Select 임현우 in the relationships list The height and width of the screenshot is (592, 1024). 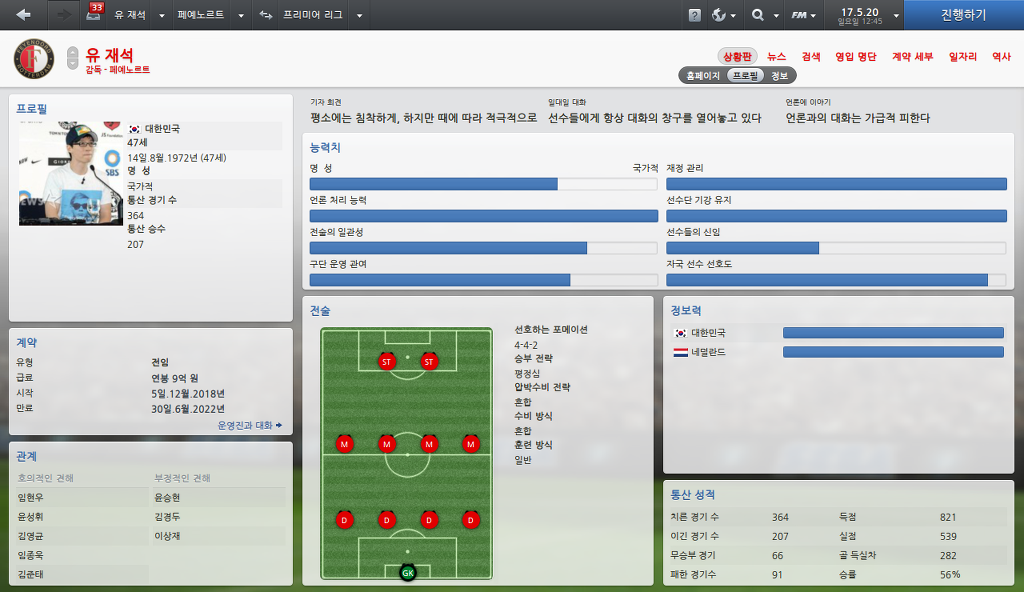pyautogui.click(x=31, y=497)
